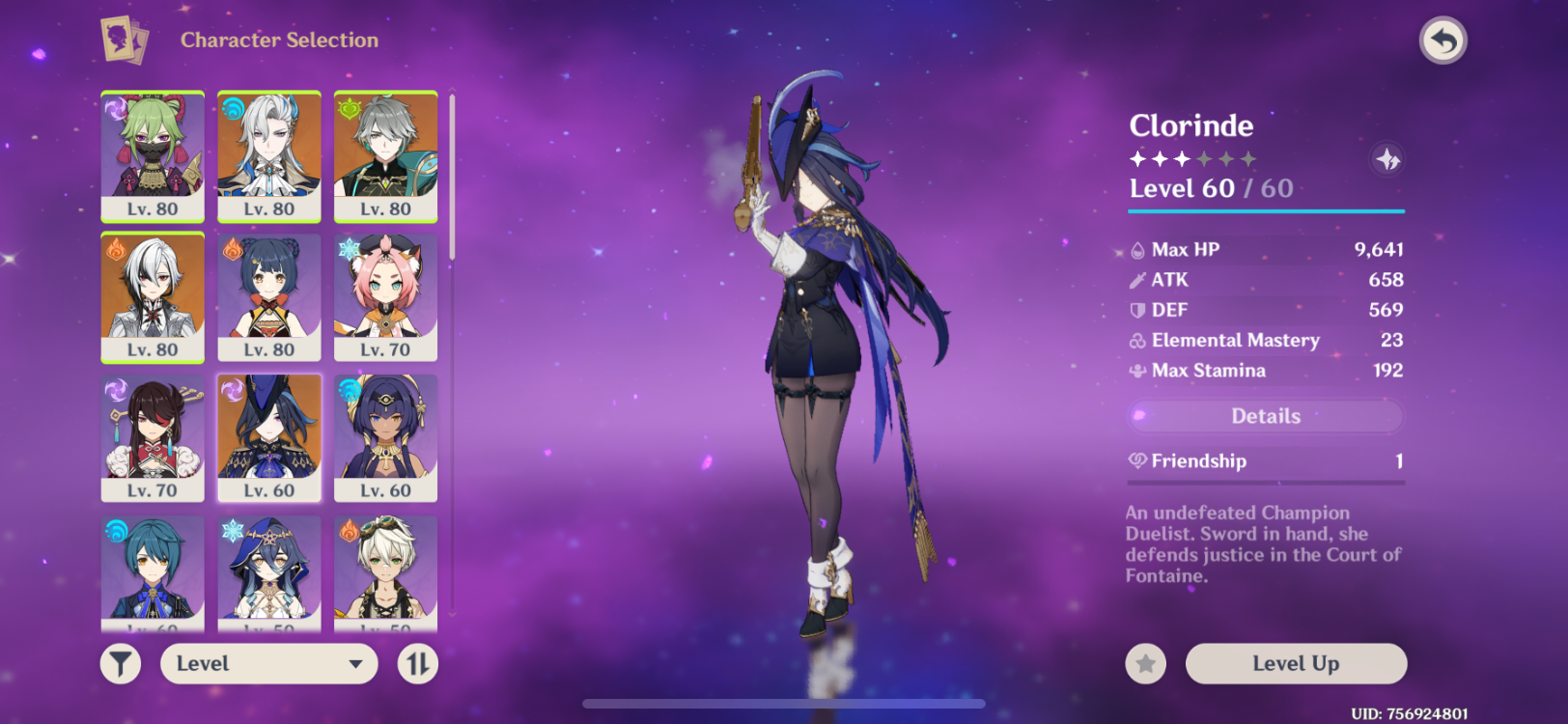Image resolution: width=1568 pixels, height=724 pixels.
Task: Select Candace's character card
Action: pos(386,439)
